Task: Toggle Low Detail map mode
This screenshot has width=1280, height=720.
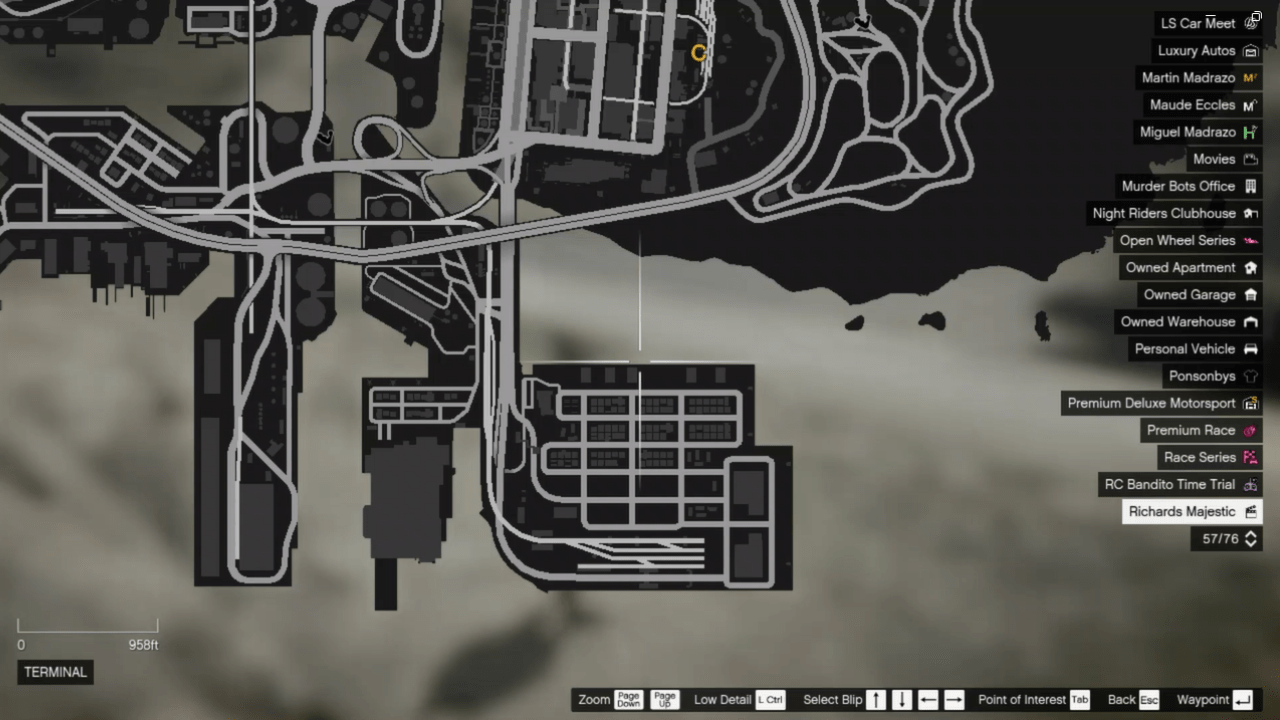Action: coord(735,700)
